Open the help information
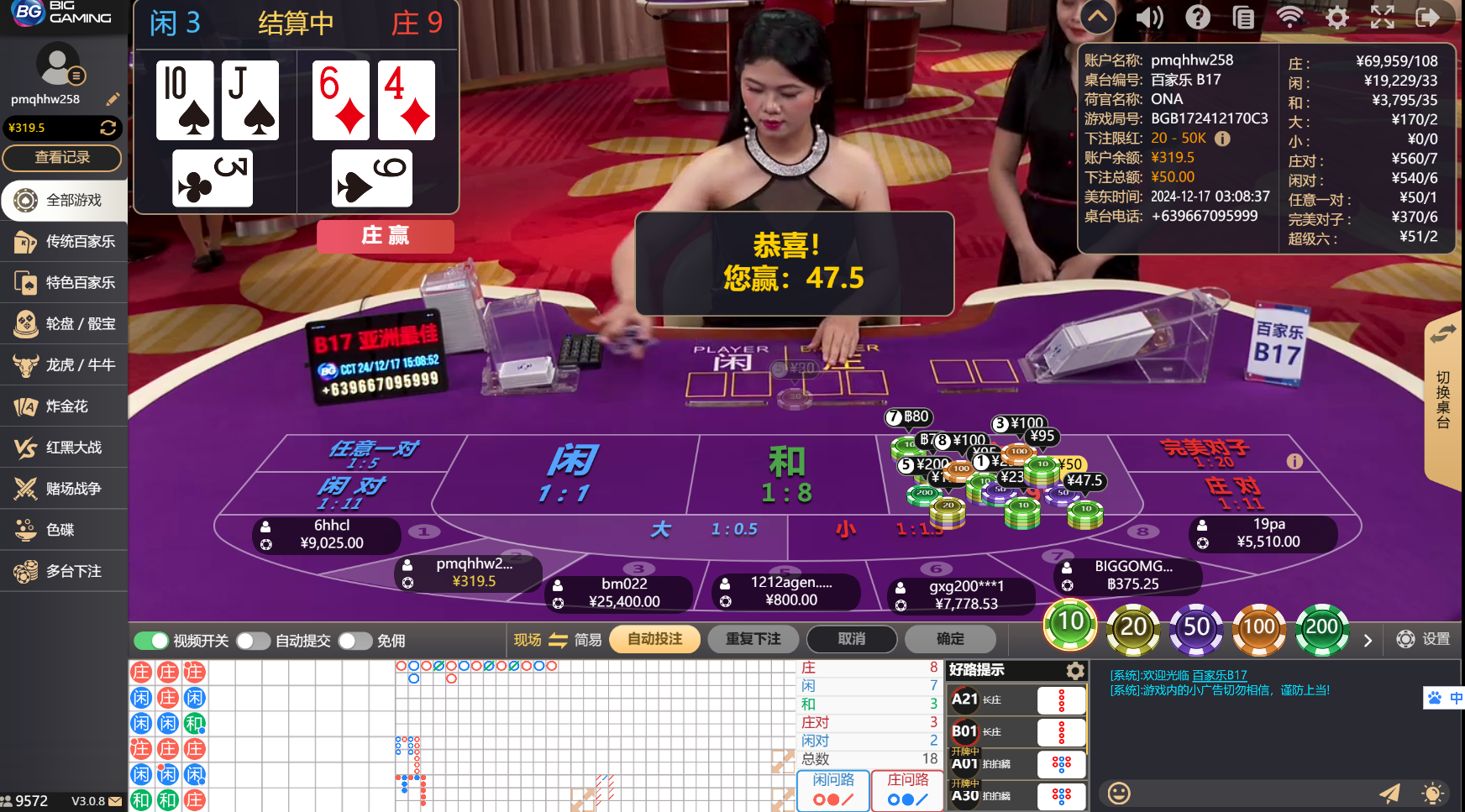The width and height of the screenshot is (1465, 812). 1196,17
